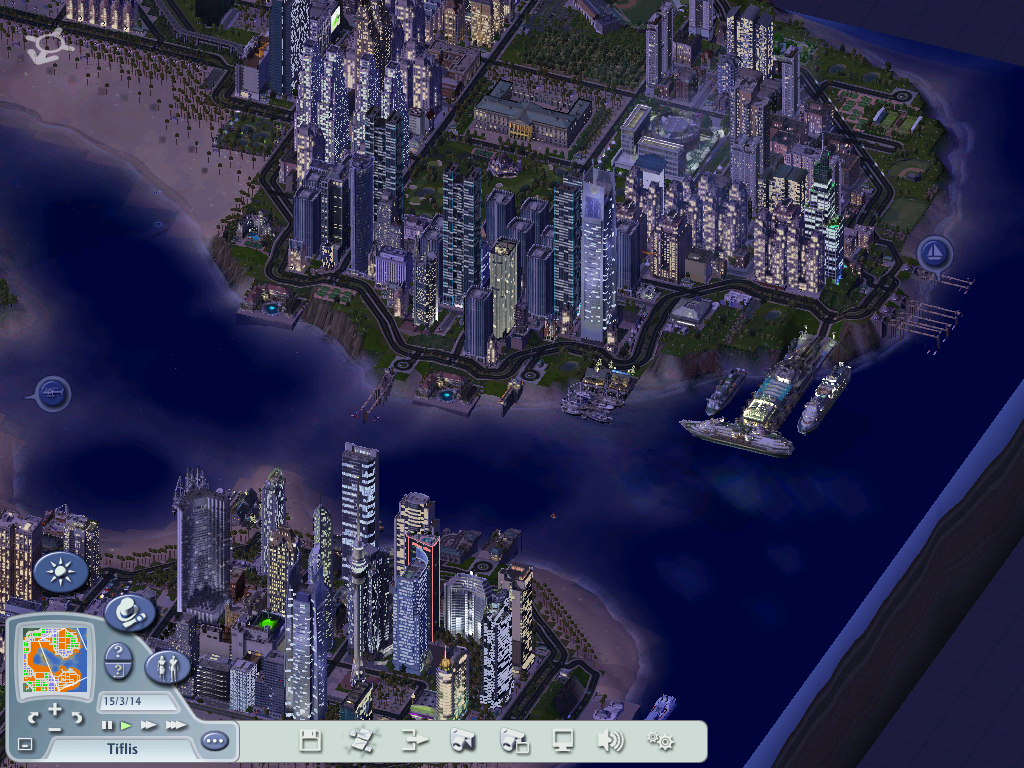Select the route query tool

point(118,671)
